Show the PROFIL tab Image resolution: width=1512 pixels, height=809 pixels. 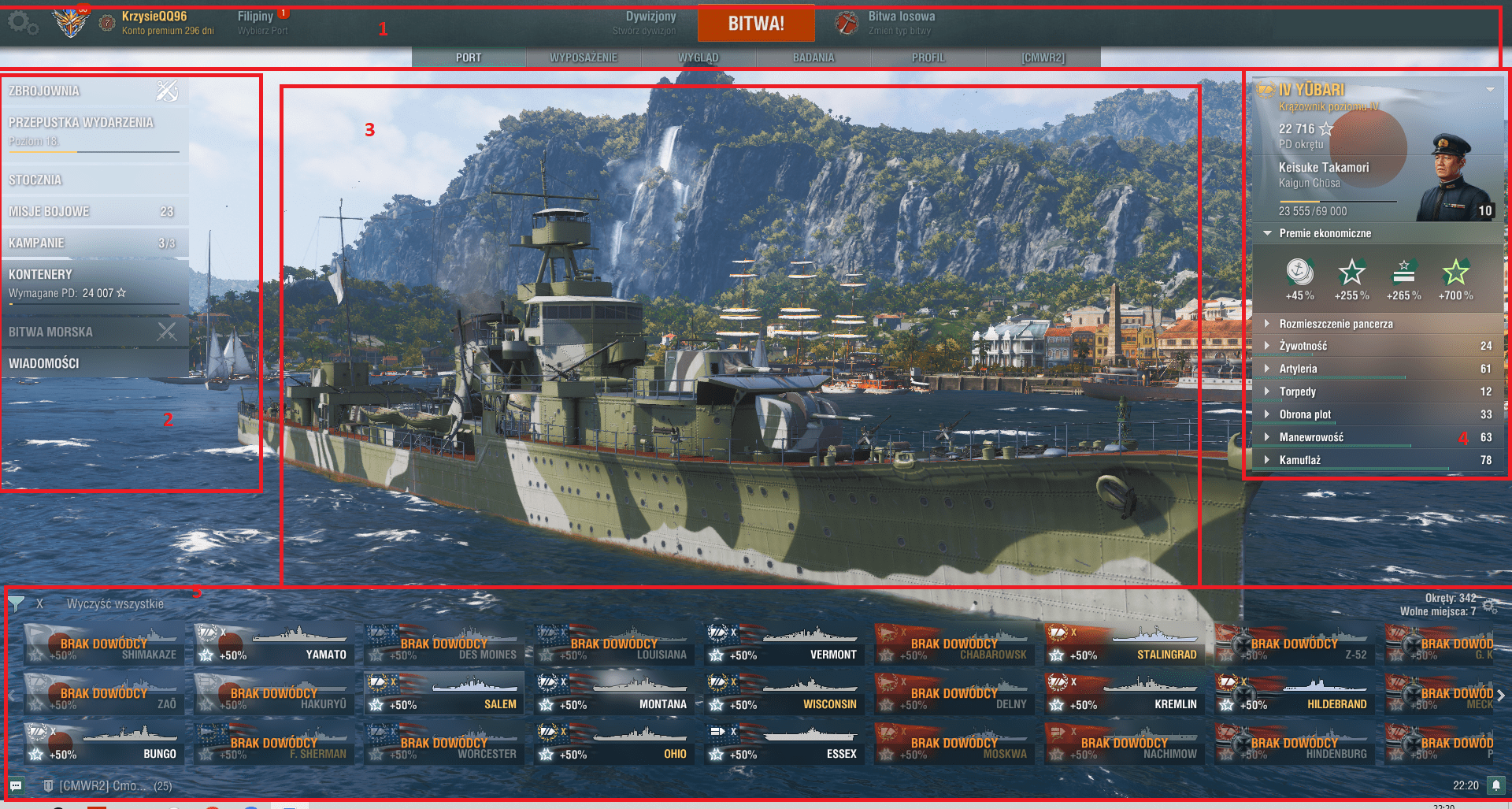pyautogui.click(x=928, y=58)
